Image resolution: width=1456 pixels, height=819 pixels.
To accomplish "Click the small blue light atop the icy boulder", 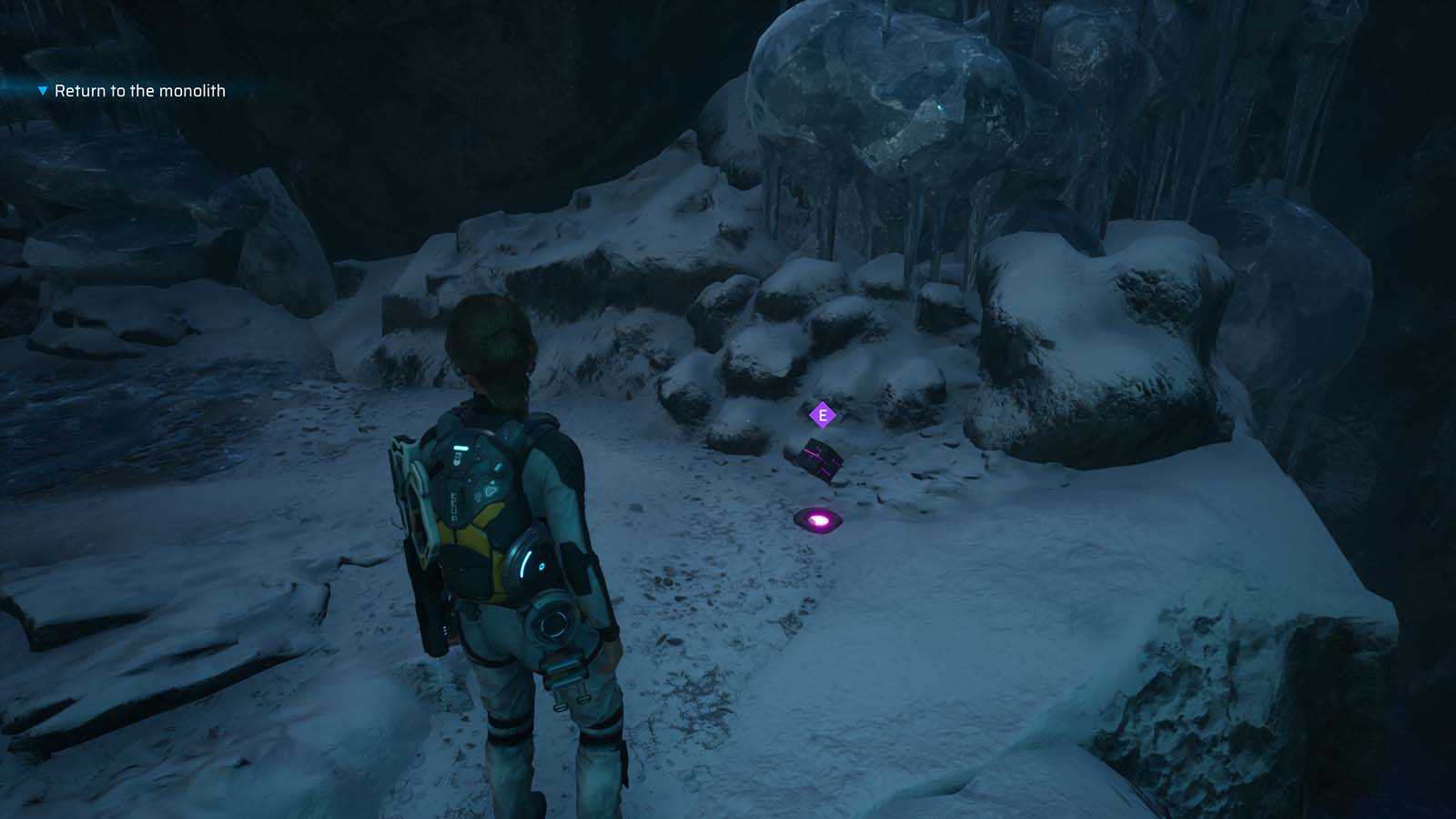I will pyautogui.click(x=940, y=106).
